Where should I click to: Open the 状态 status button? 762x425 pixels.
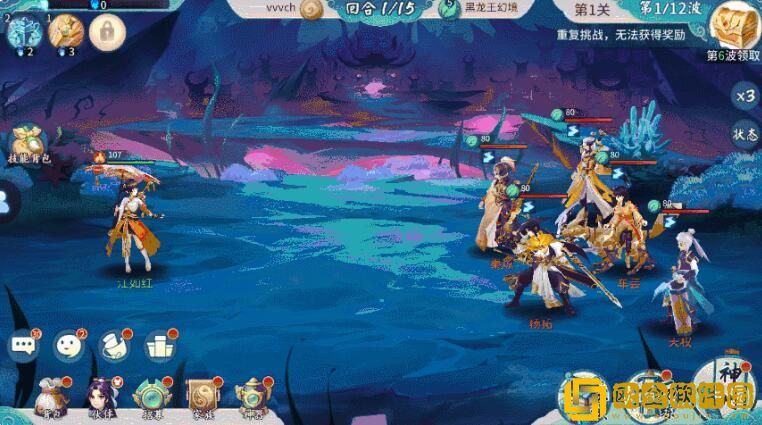click(743, 135)
